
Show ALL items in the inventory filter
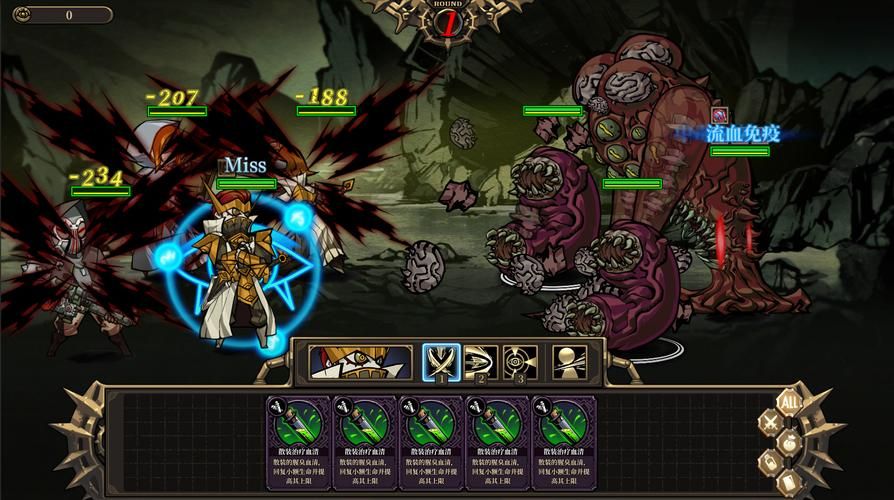point(788,402)
